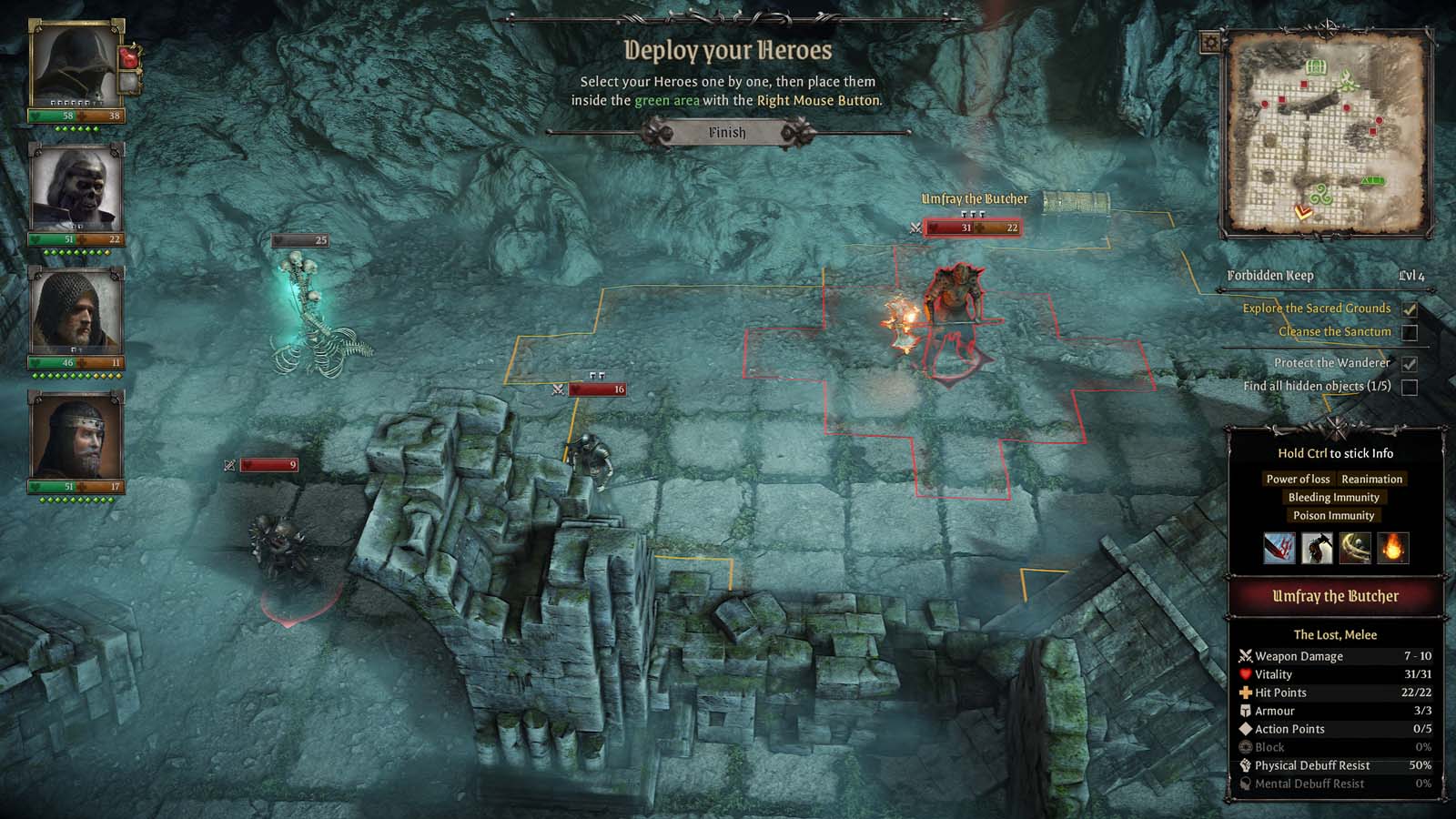Uncheck the Explore the Sacred Grounds objective
This screenshot has width=1456, height=819.
point(1410,308)
